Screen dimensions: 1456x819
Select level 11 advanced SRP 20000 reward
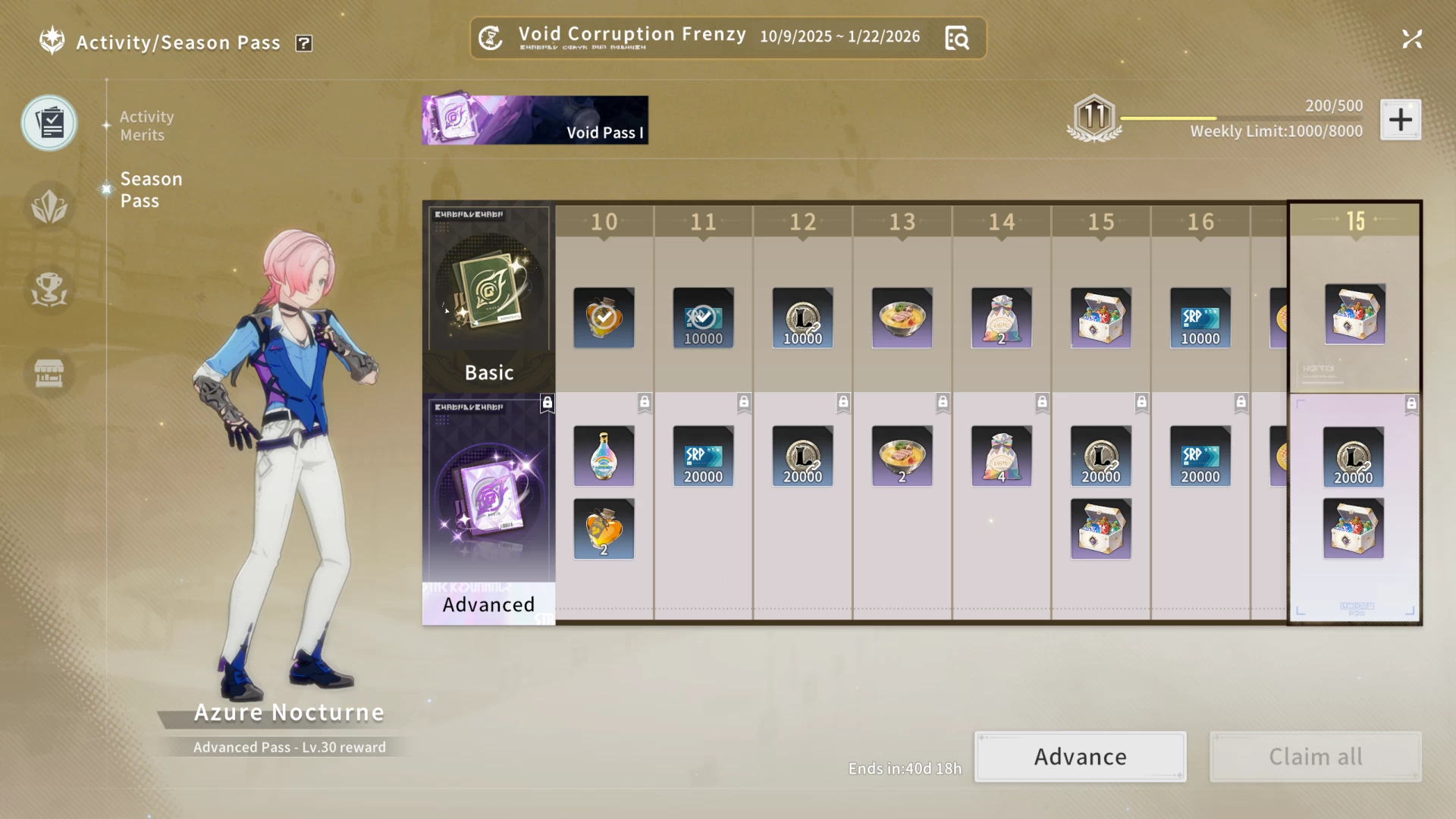pos(703,456)
